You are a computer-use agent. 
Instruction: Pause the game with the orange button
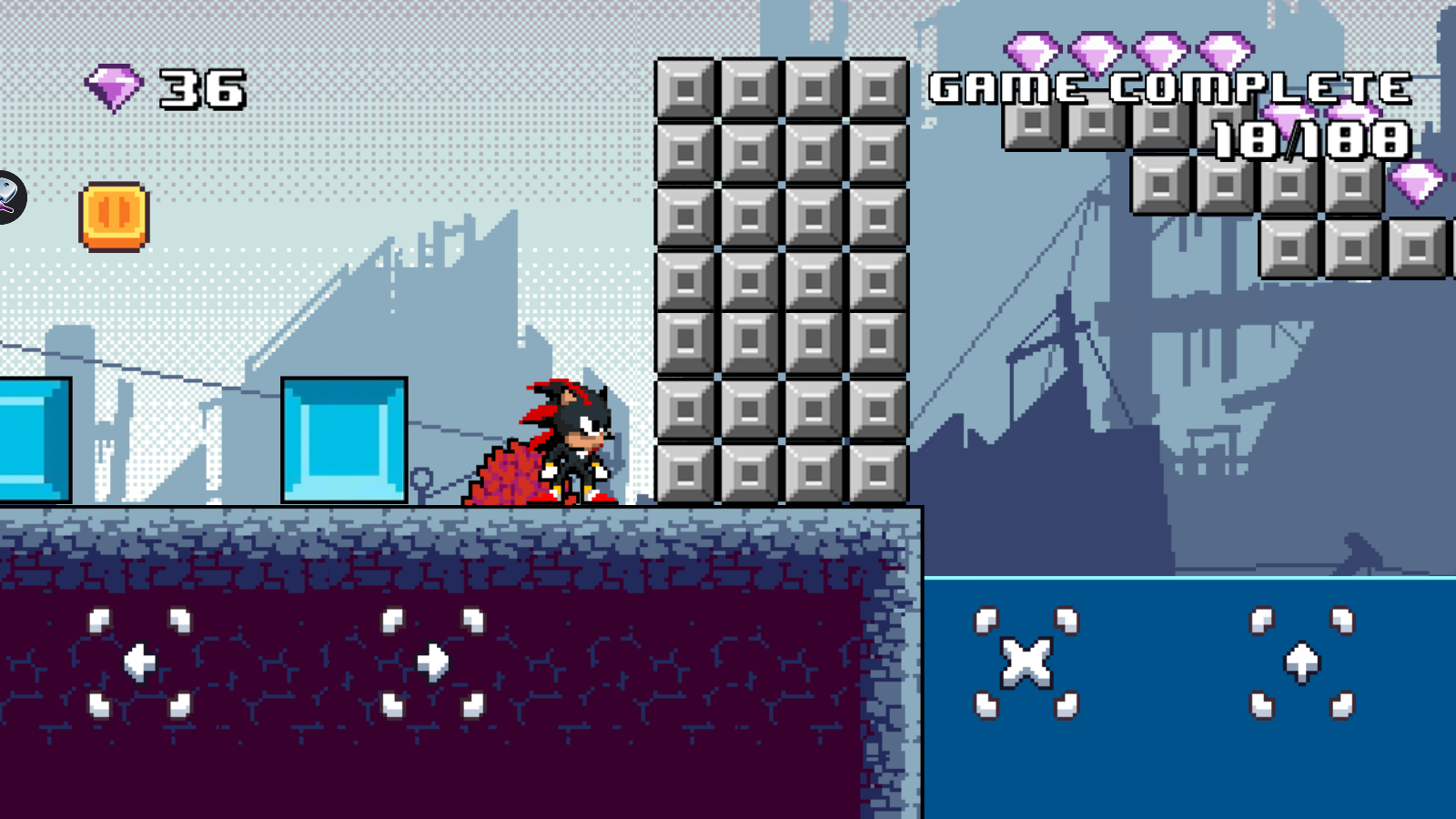(114, 216)
